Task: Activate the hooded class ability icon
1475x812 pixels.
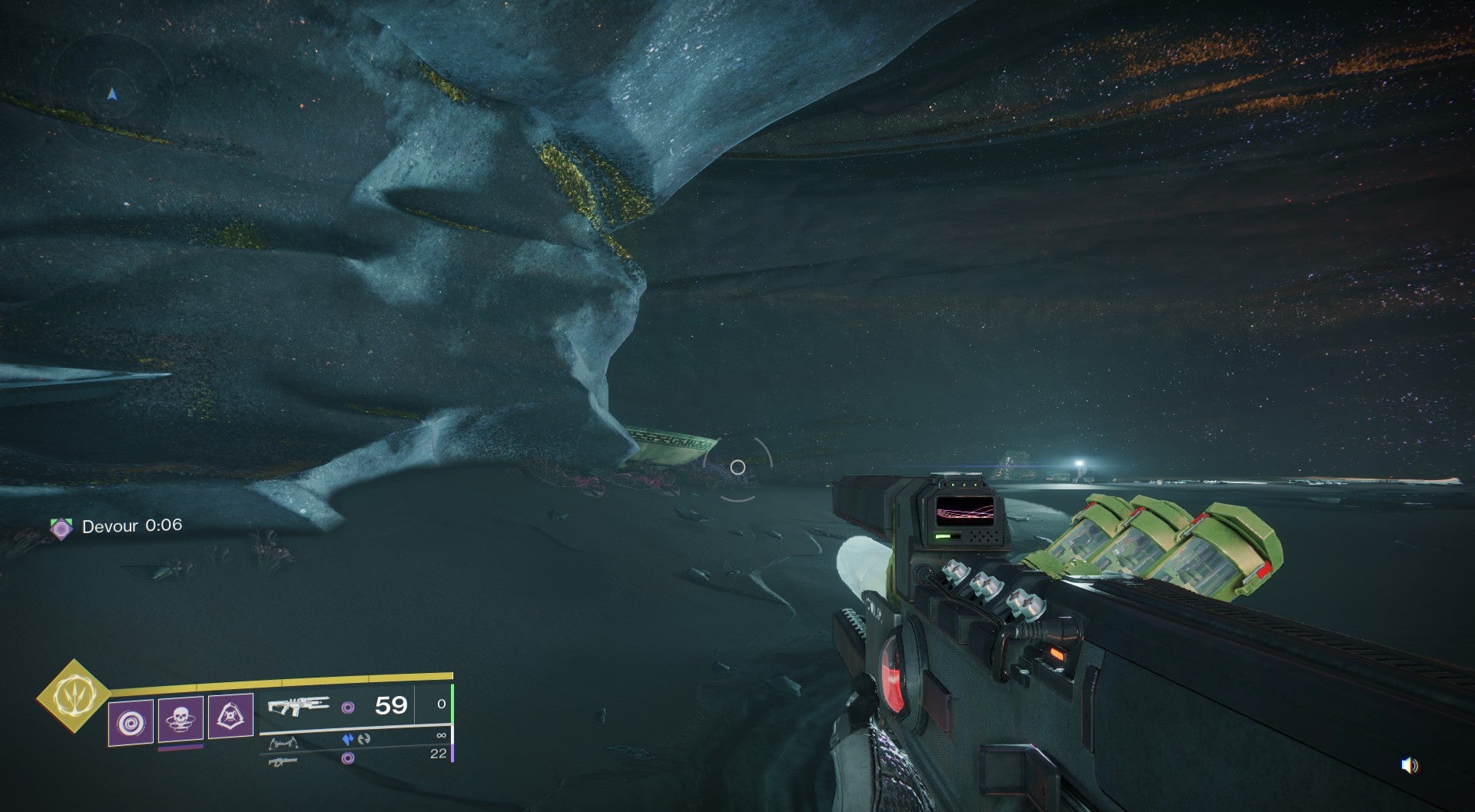Action: tap(230, 716)
